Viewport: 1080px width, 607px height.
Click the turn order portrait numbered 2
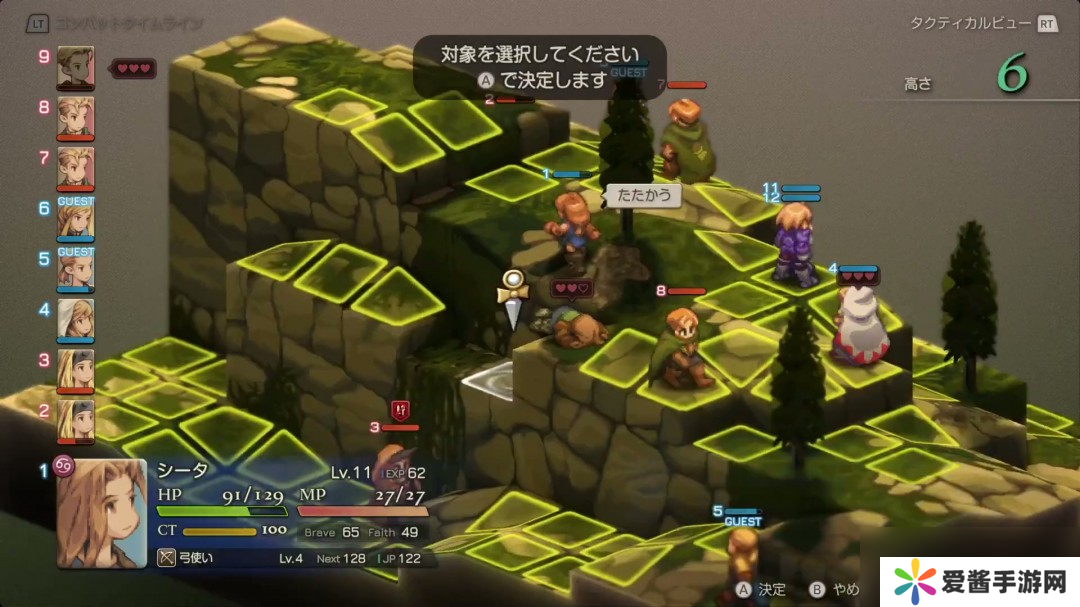pyautogui.click(x=76, y=421)
